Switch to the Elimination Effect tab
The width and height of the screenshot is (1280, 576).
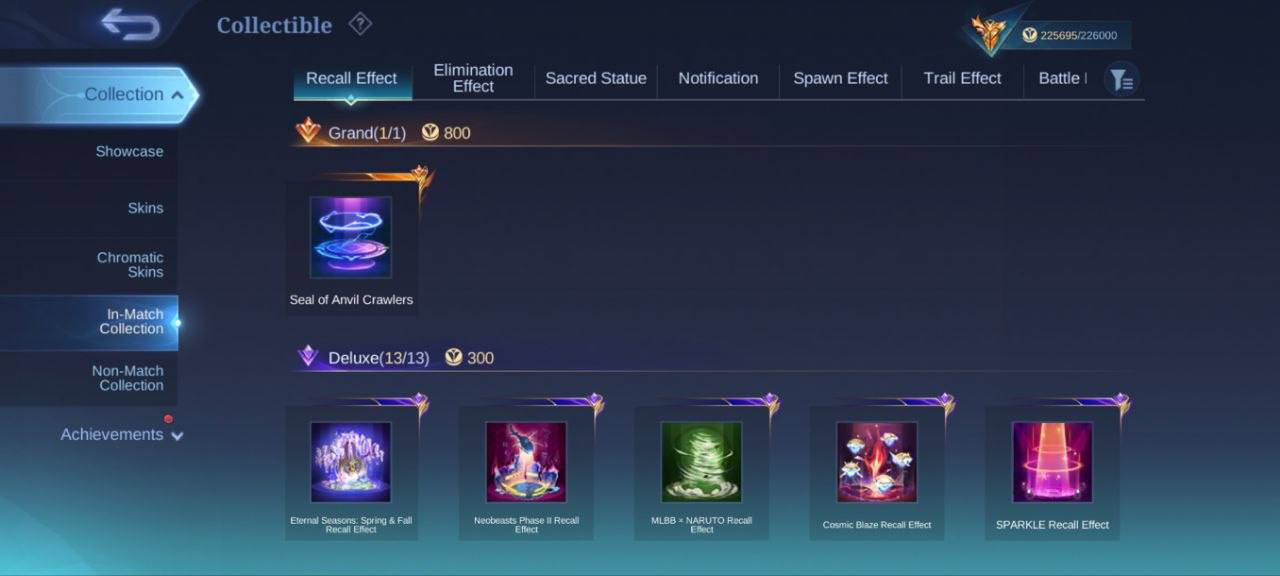coord(473,78)
